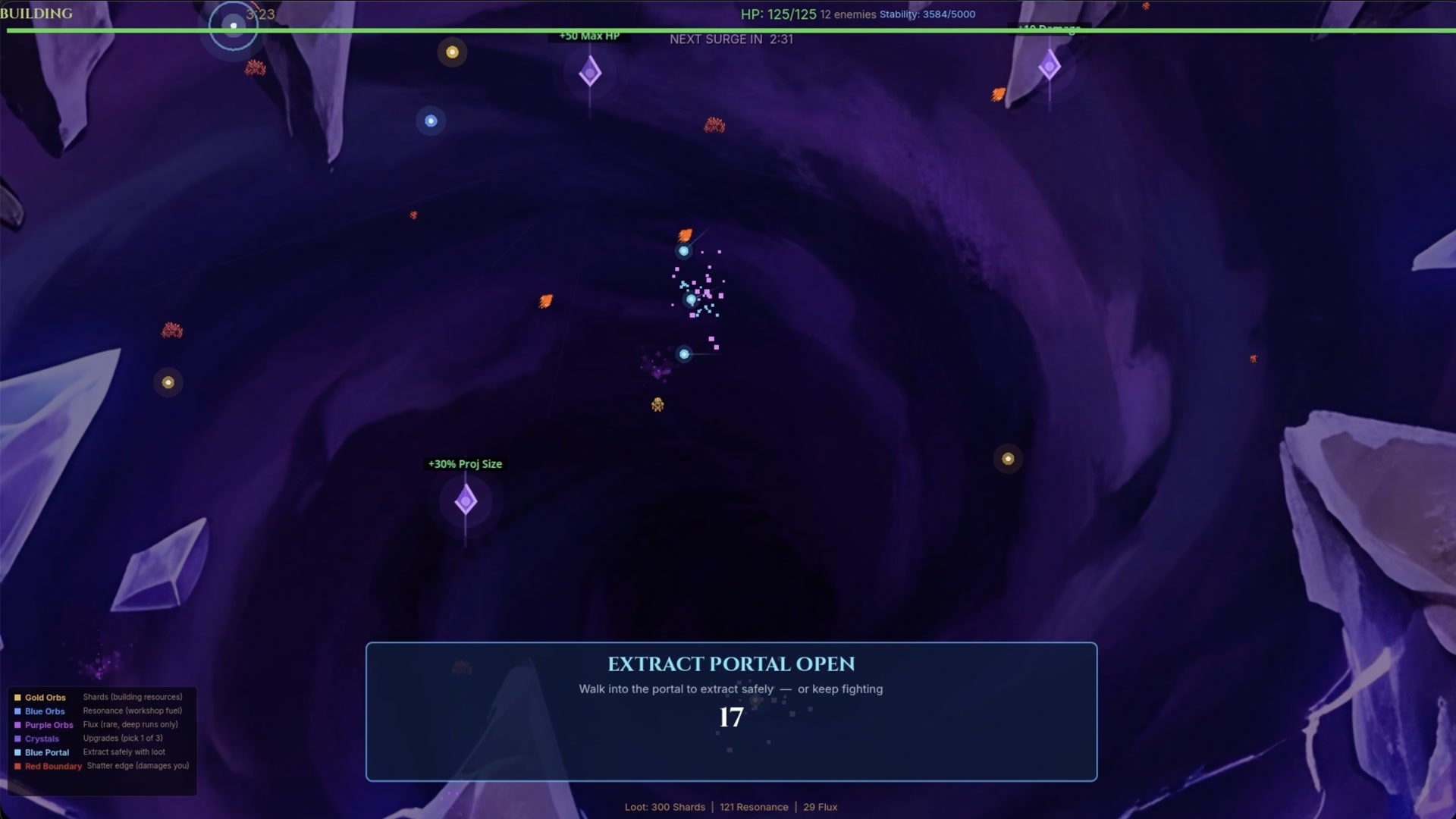Collect the gold orb near the top-left
1456x819 pixels.
(453, 52)
